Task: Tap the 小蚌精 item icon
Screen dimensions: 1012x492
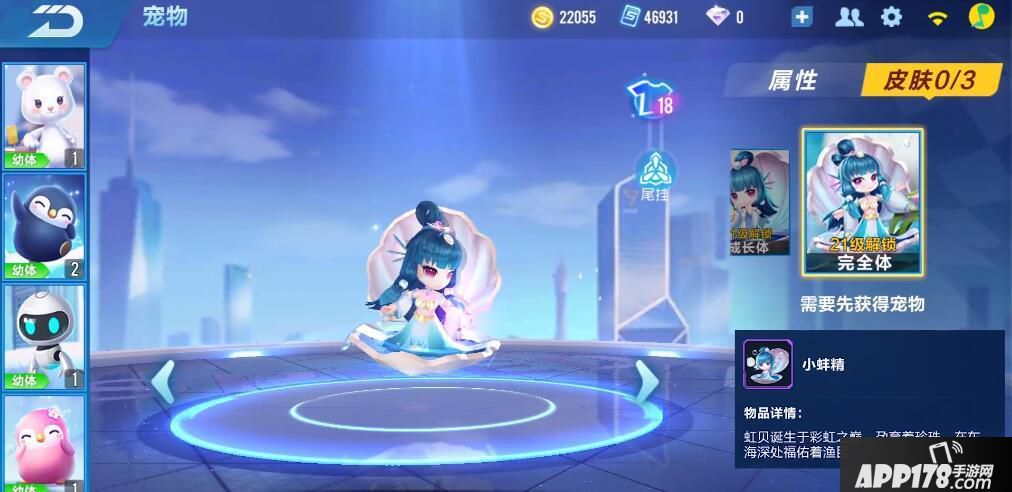Action: click(768, 364)
